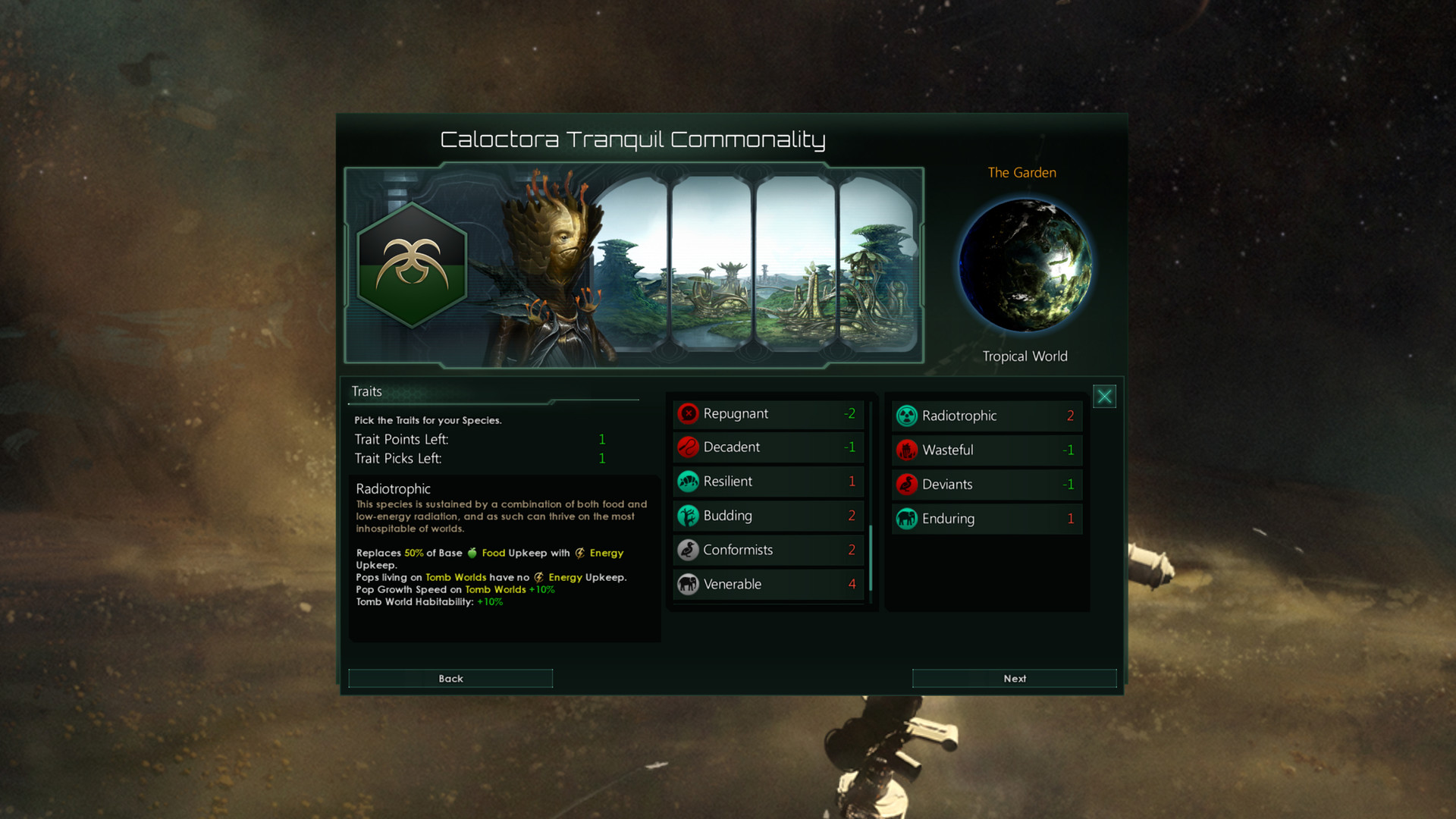Click the Caloctora empire flag emblem

411,265
